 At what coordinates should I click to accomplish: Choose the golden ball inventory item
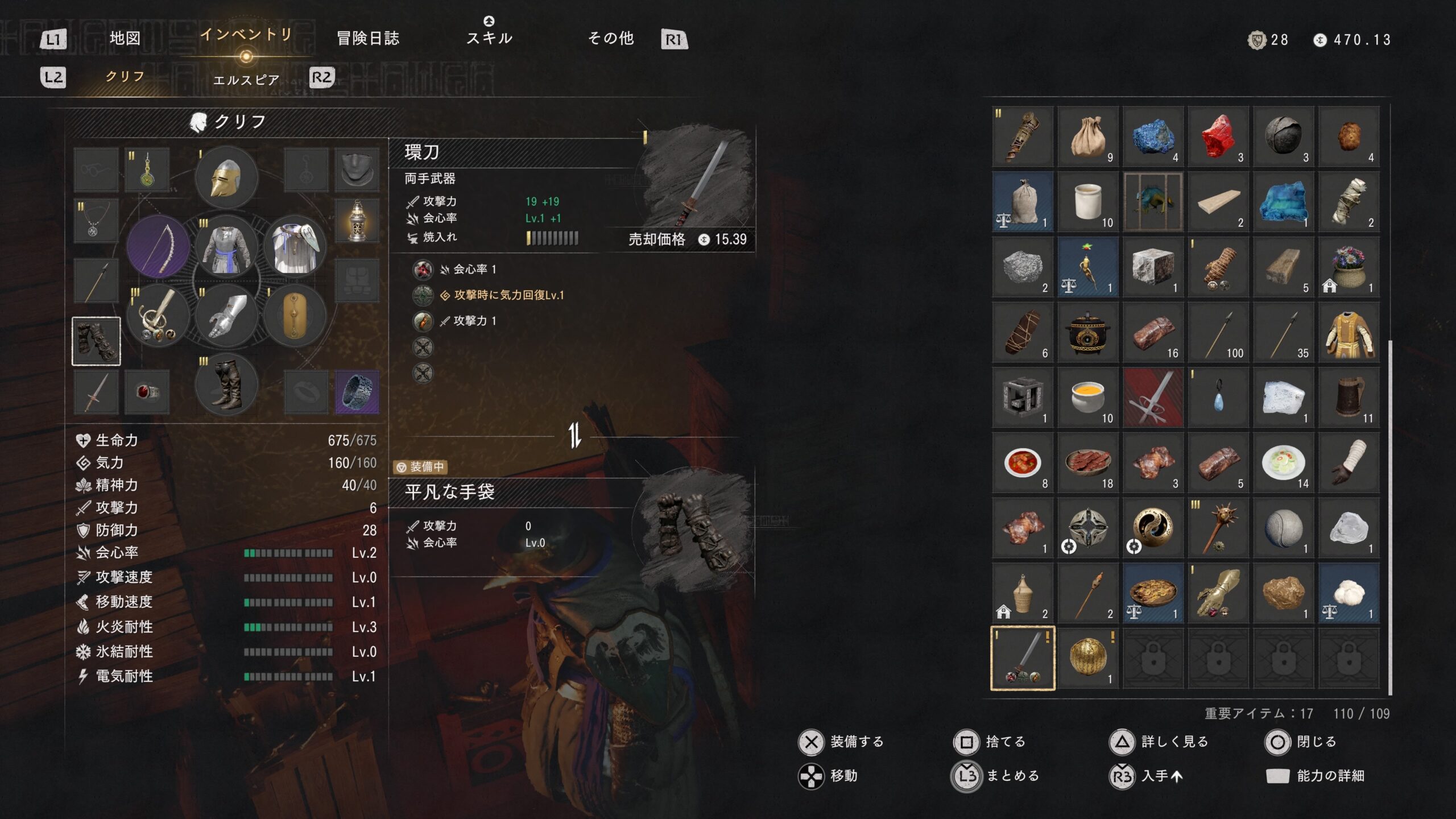point(1087,658)
